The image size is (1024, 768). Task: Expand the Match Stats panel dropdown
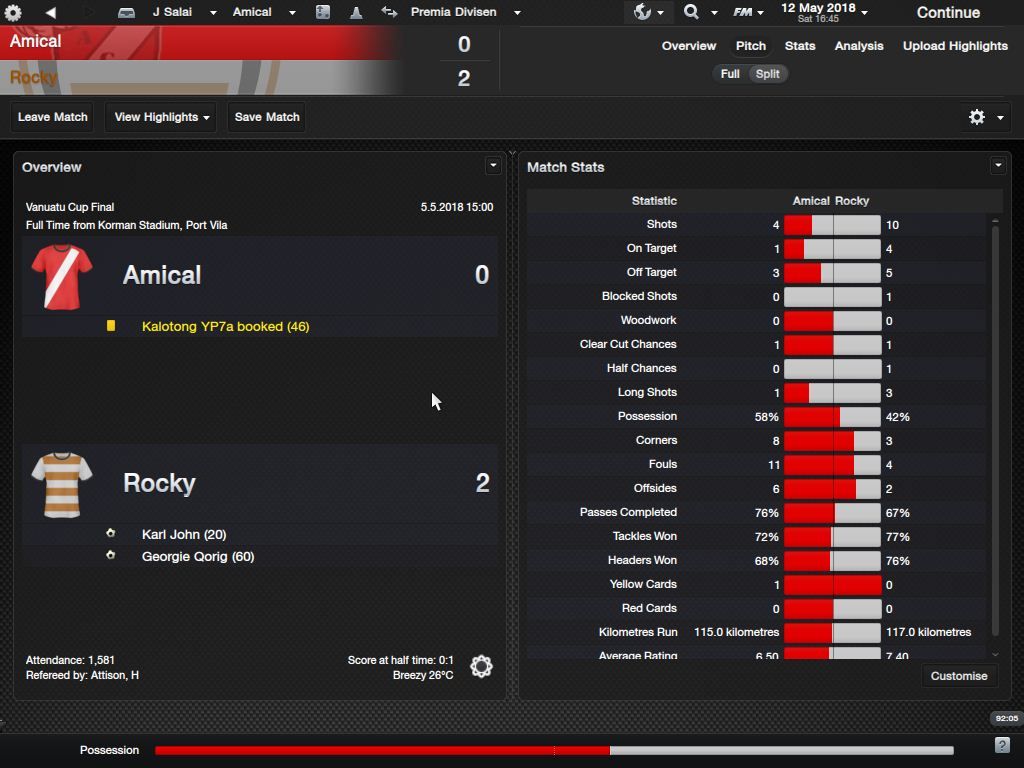[x=997, y=166]
